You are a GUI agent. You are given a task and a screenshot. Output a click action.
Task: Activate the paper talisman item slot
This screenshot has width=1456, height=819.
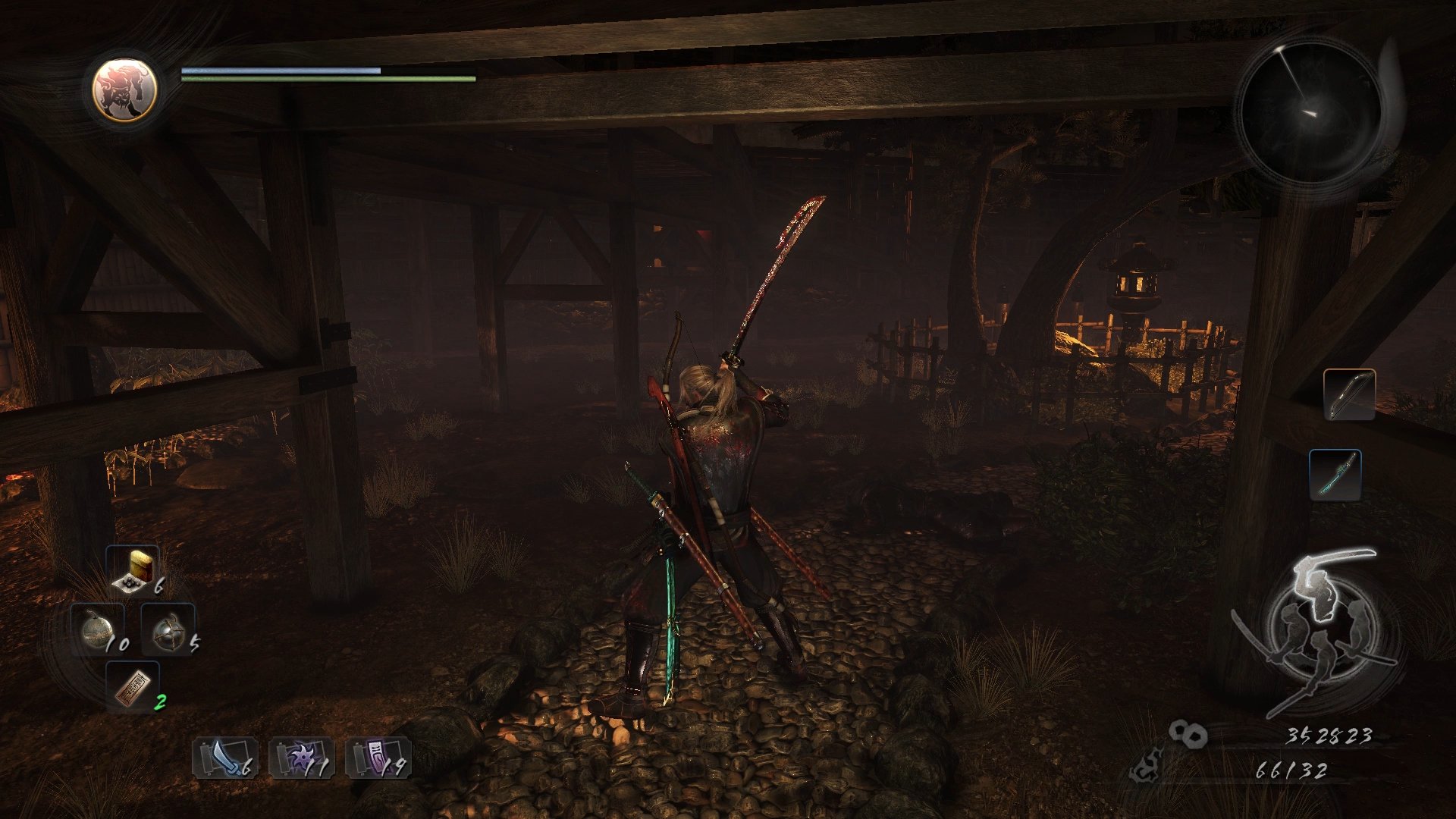tap(133, 687)
